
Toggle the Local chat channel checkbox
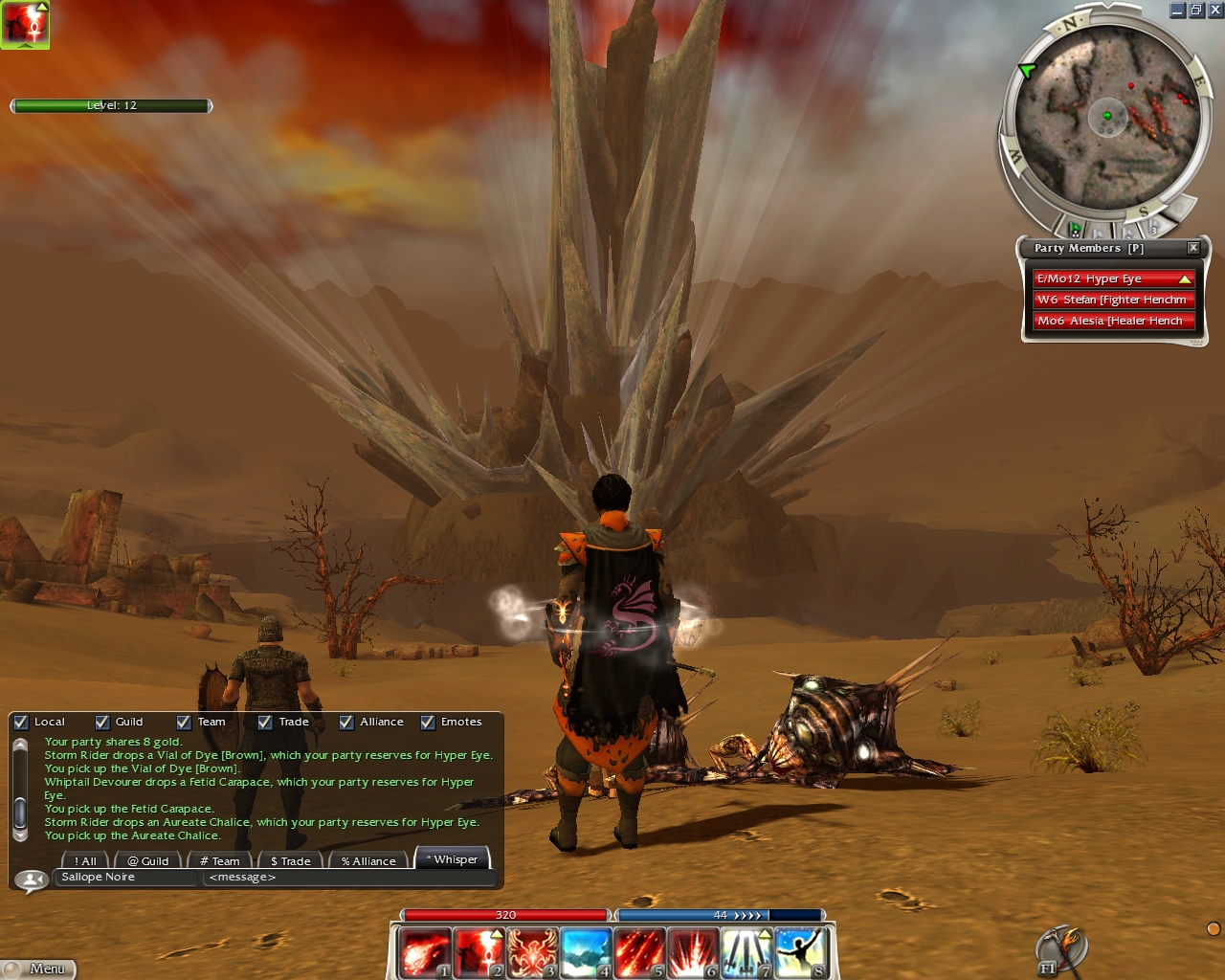(21, 723)
